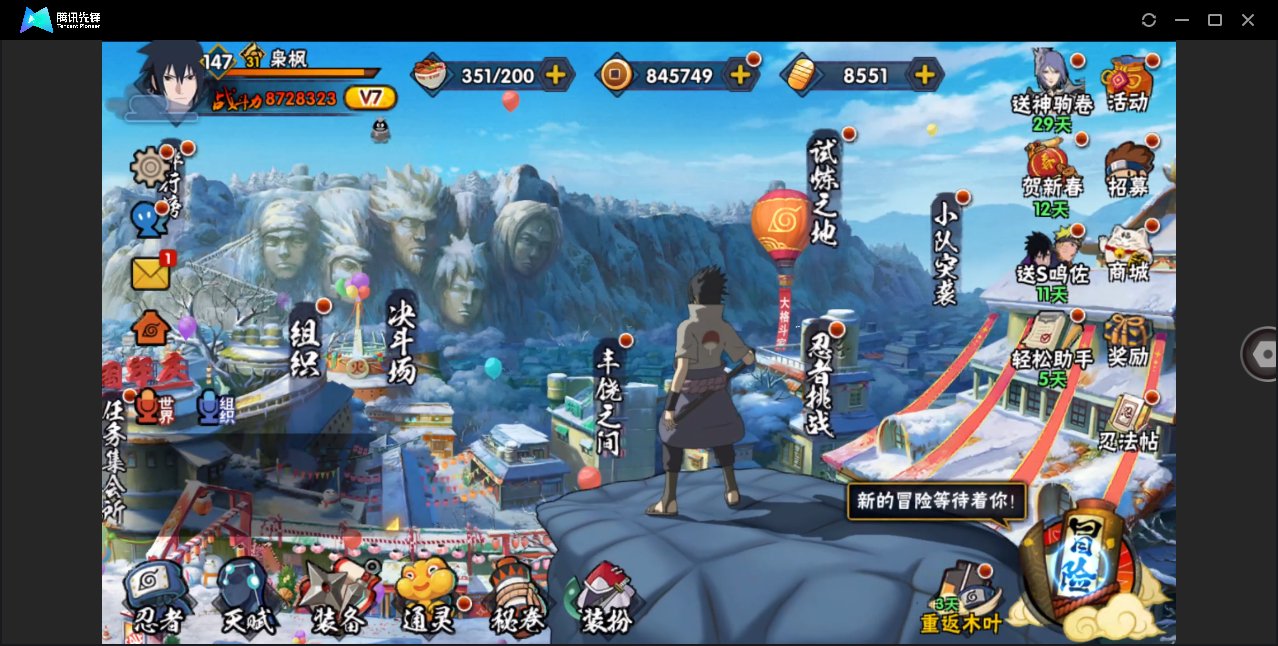Maximize the emulator window
Viewport: 1278px width, 646px height.
(x=1215, y=20)
